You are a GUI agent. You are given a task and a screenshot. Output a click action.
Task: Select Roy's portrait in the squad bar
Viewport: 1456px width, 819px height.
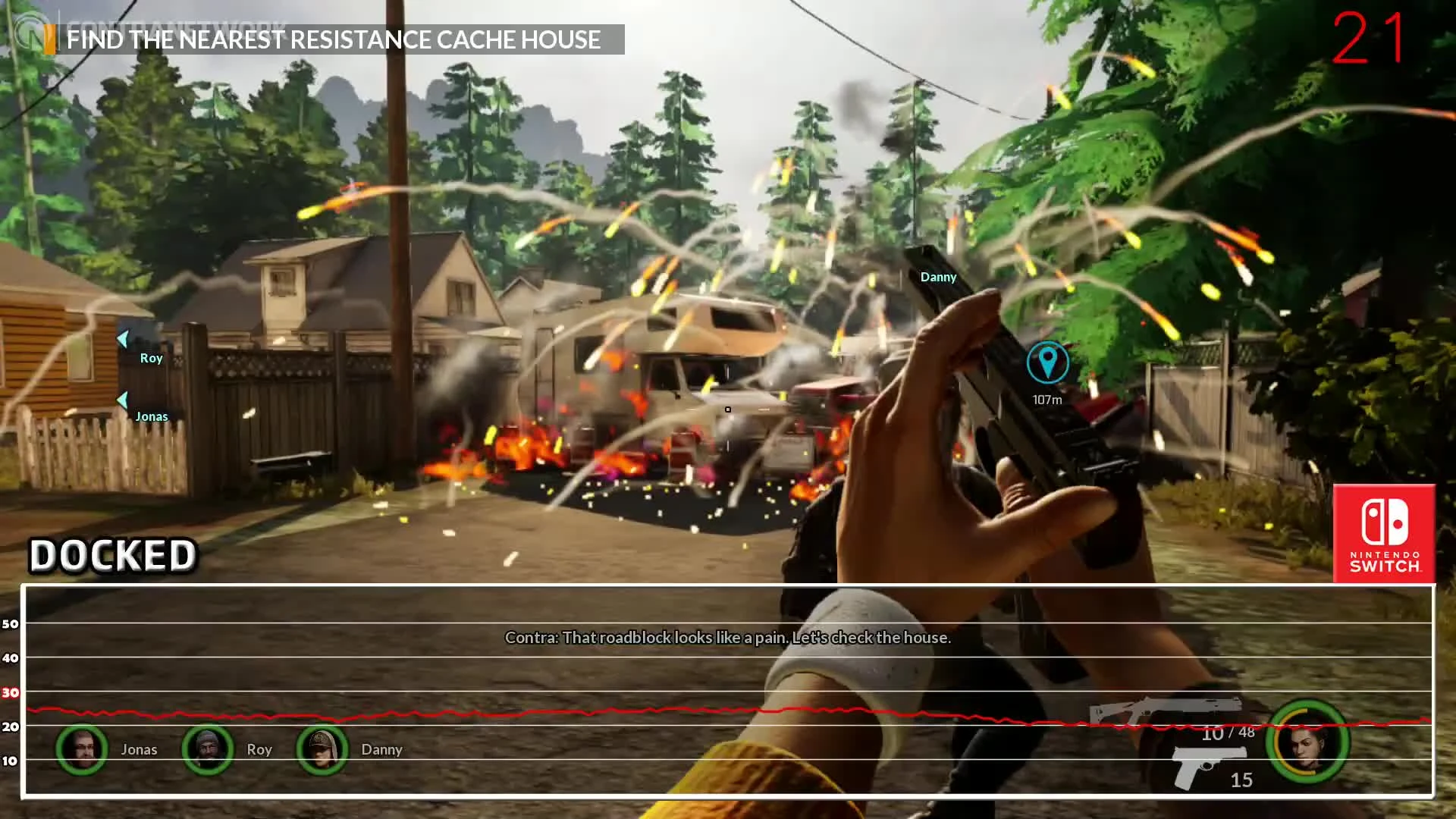click(206, 749)
